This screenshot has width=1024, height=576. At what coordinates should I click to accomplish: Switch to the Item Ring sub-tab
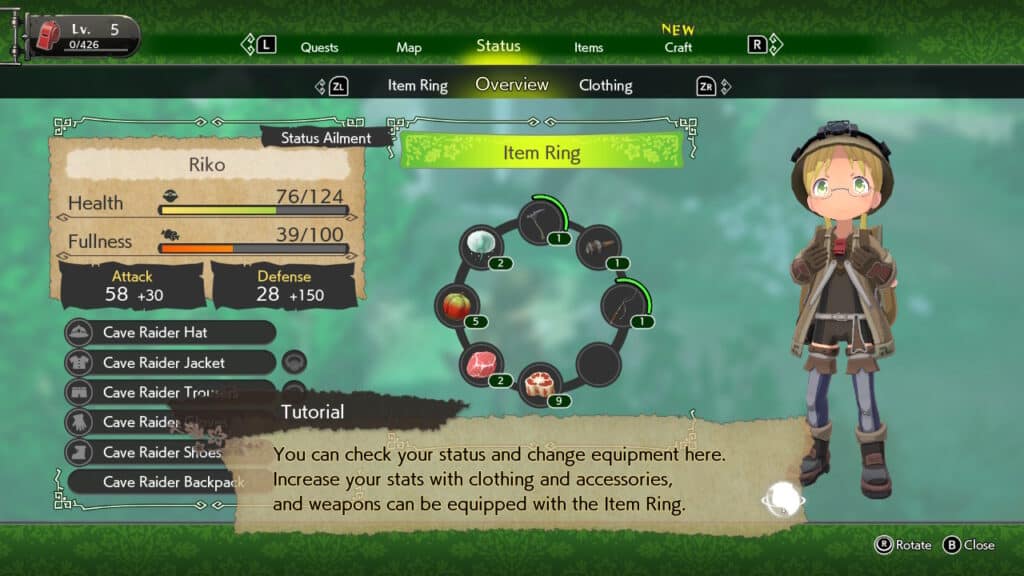(x=417, y=86)
